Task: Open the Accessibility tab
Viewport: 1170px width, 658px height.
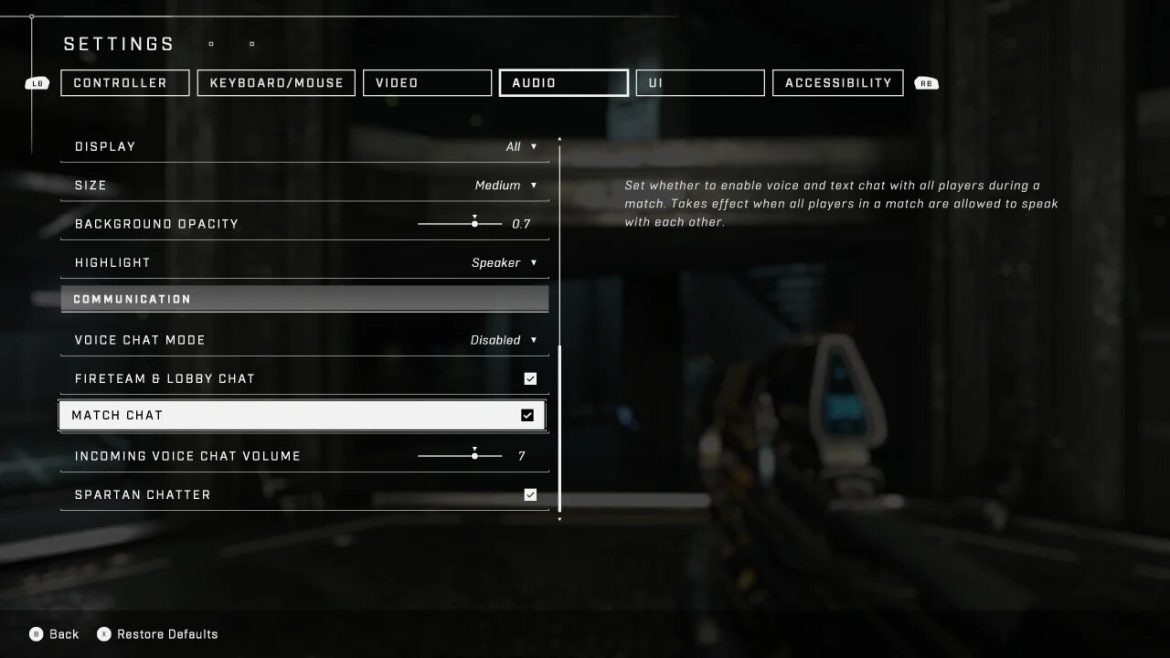Action: point(838,83)
